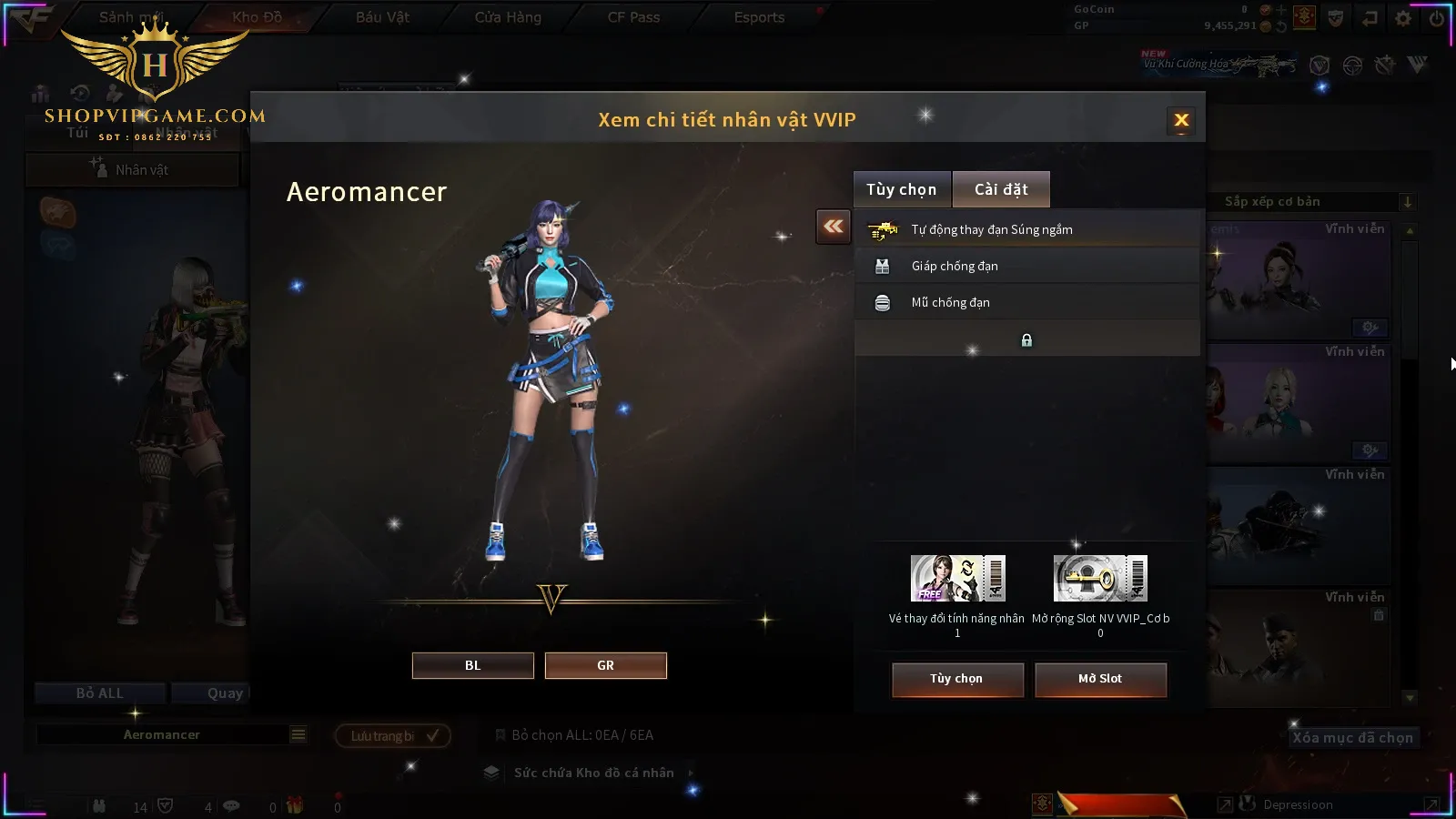The image size is (1456, 819).
Task: Select Tự động thay đạn Súng ngắm row
Action: click(x=1026, y=229)
